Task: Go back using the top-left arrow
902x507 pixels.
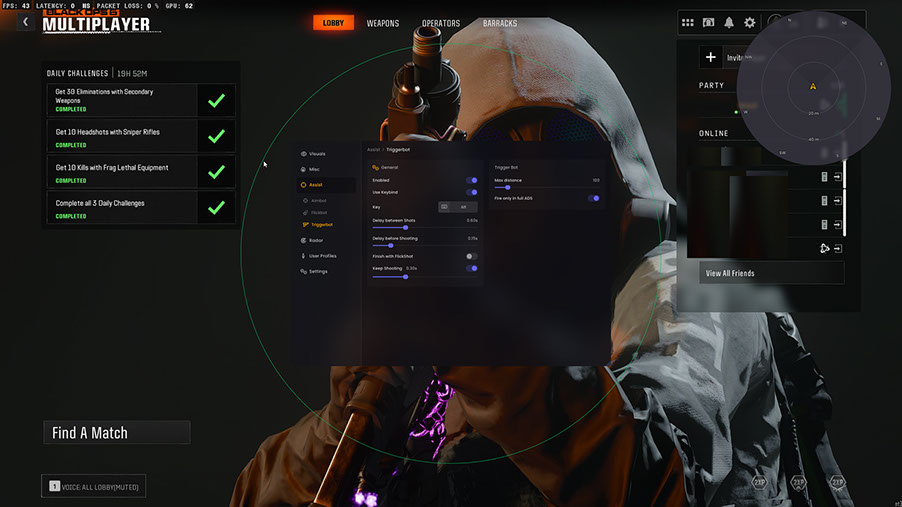Action: pos(25,22)
